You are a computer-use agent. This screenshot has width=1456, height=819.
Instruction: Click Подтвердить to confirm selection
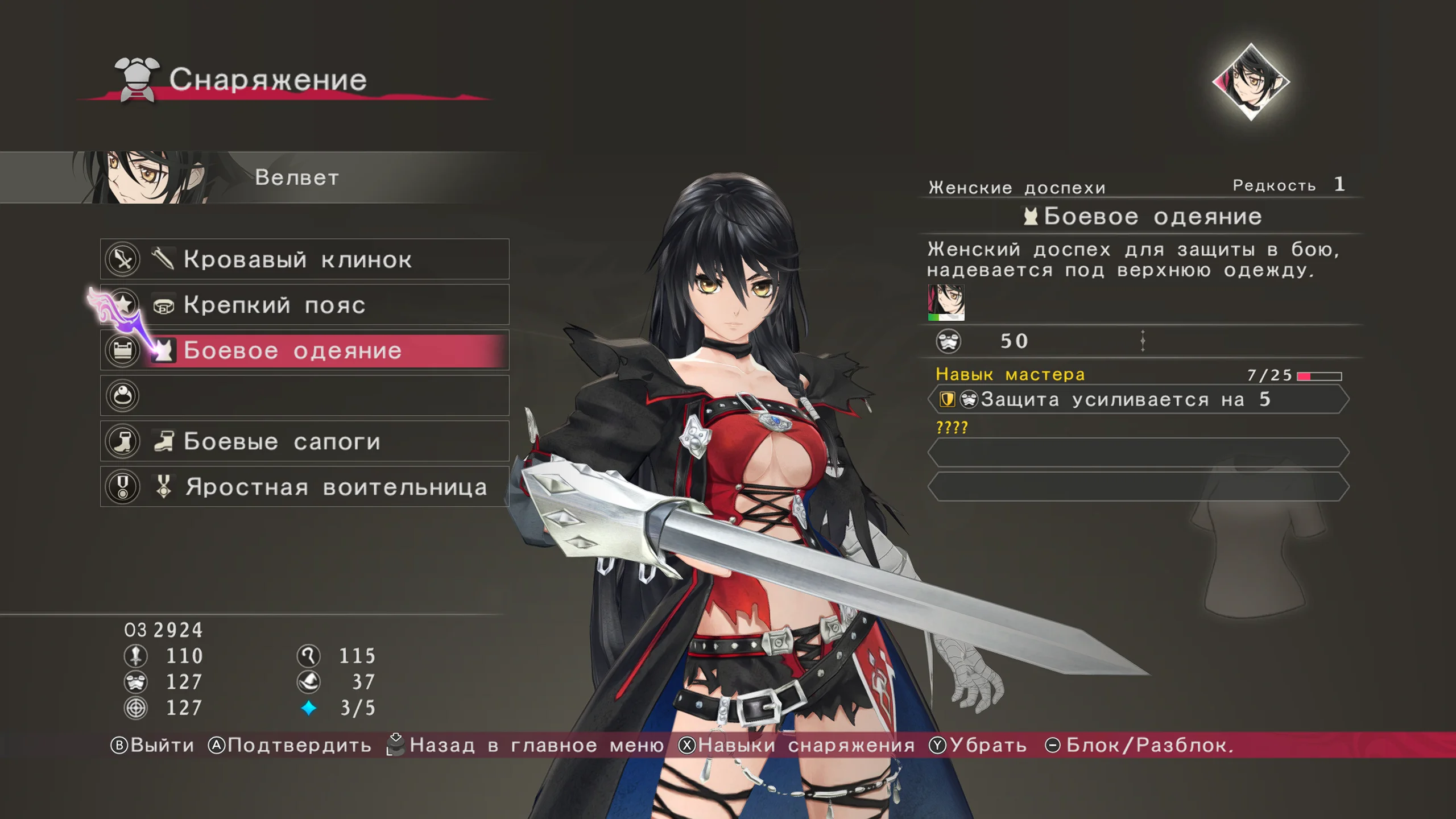click(290, 745)
